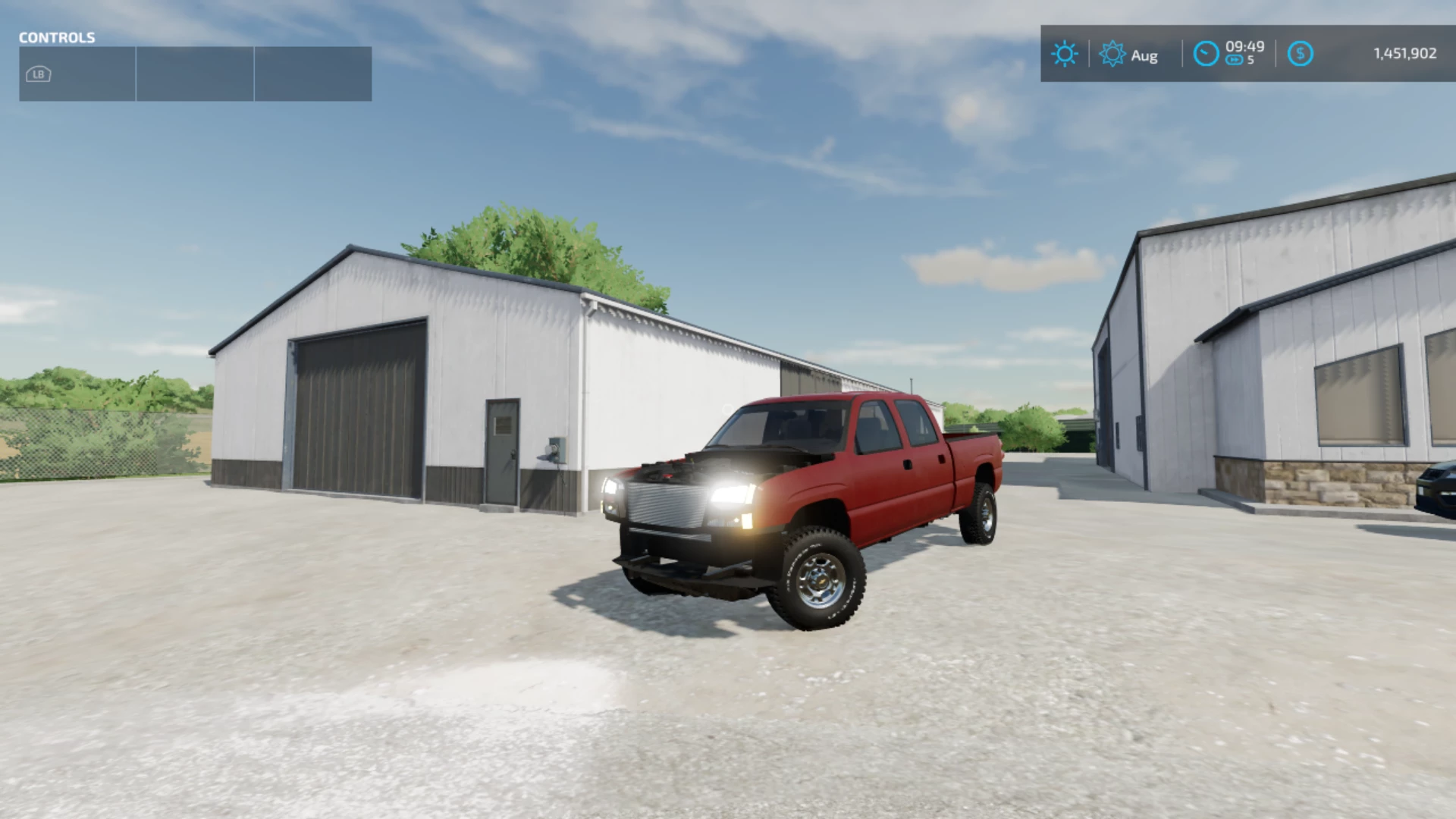Image resolution: width=1456 pixels, height=819 pixels.
Task: Click the sun temperature icon in the HUD
Action: coord(1065,53)
